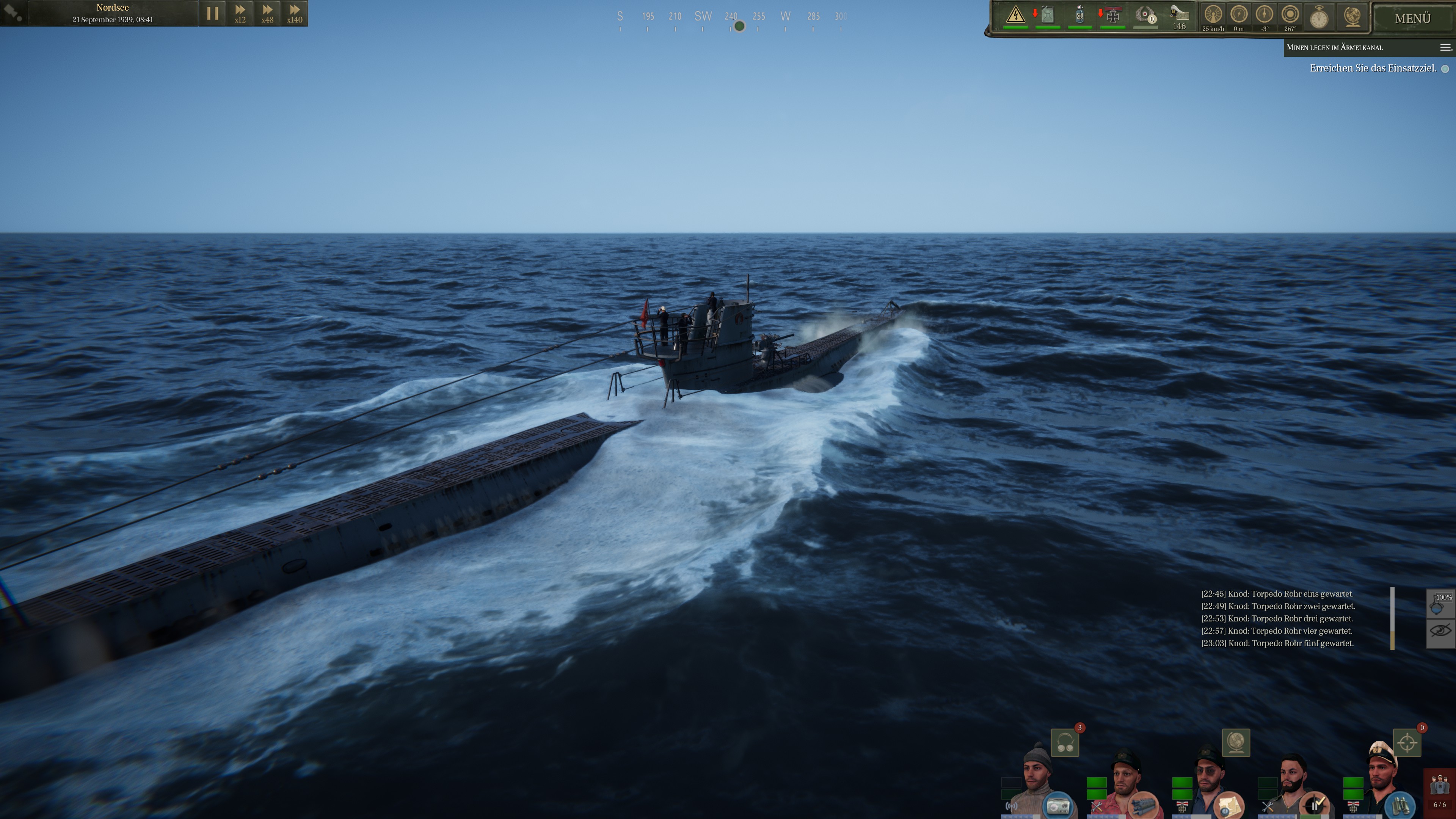Pause the game time

click(212, 13)
